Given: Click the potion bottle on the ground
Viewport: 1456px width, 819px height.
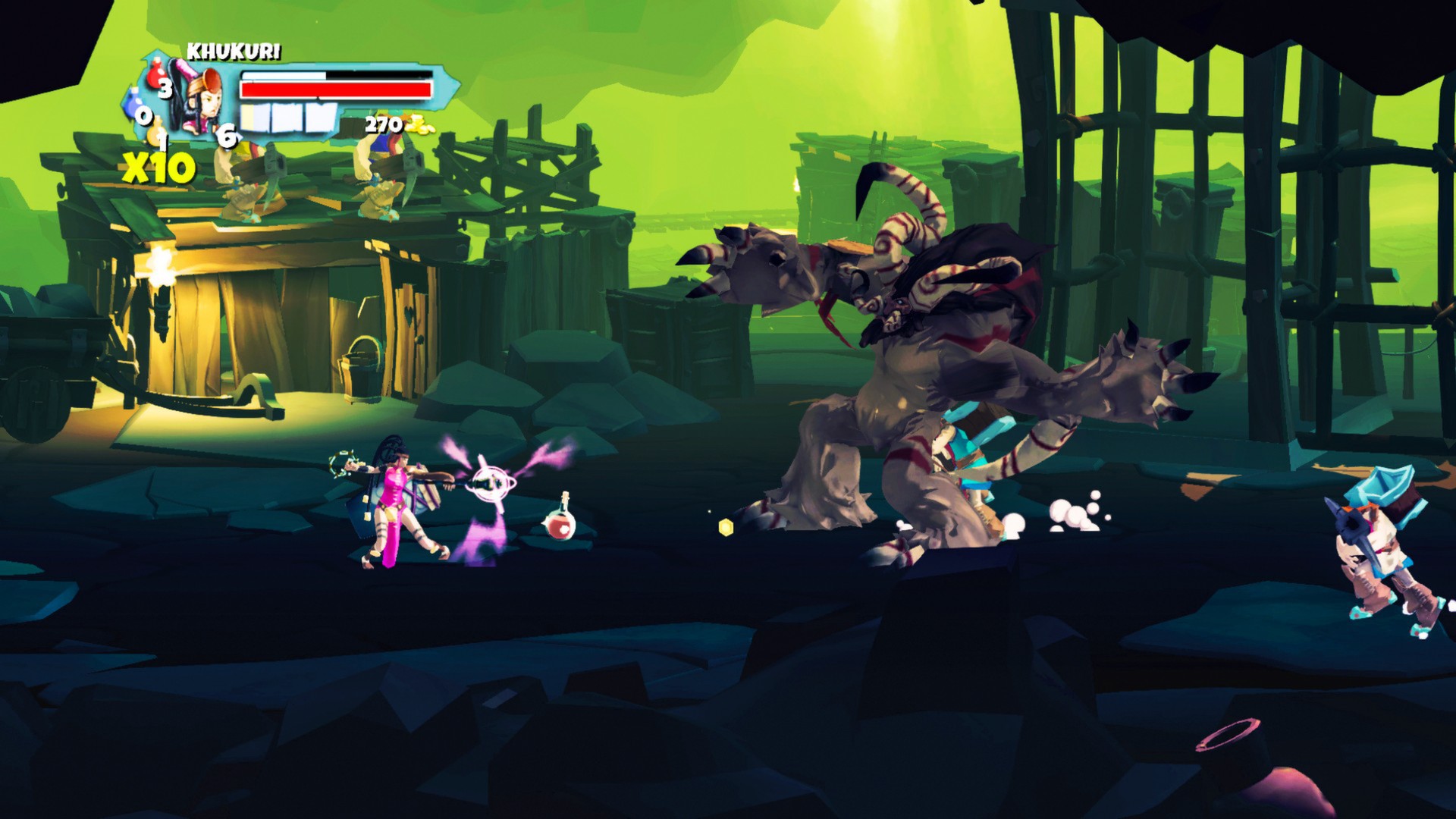Looking at the screenshot, I should [x=559, y=525].
